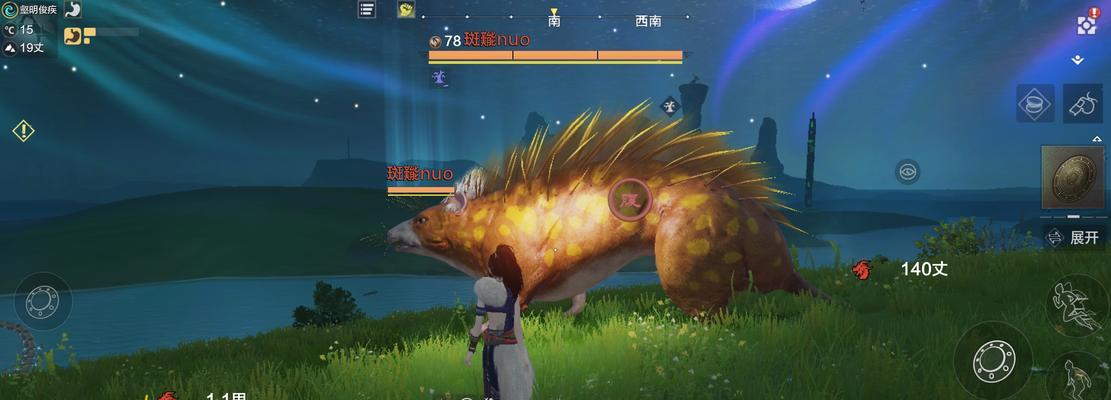
Task: Click the 展开 expand button
Action: tap(1073, 237)
